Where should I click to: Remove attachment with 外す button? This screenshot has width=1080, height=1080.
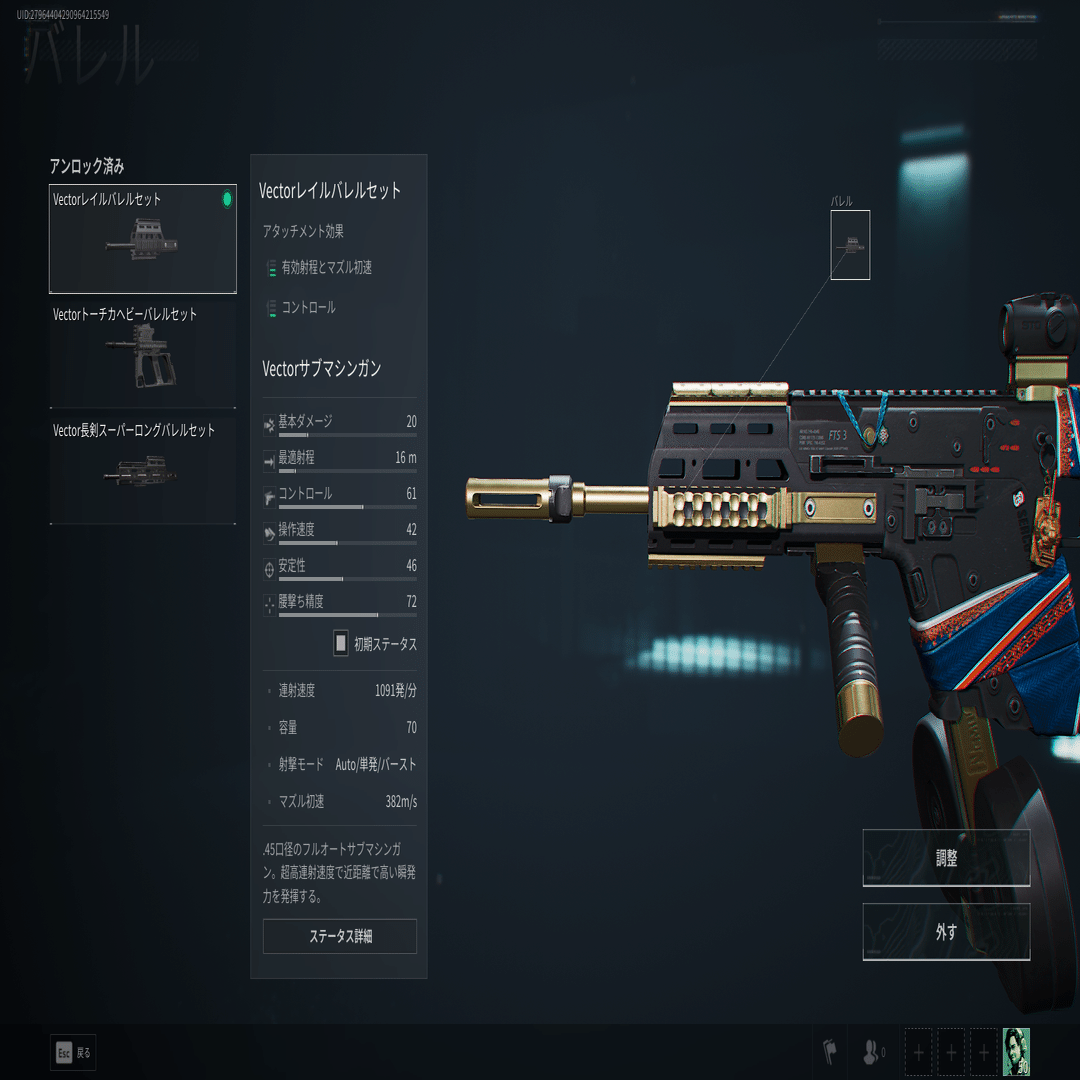946,932
